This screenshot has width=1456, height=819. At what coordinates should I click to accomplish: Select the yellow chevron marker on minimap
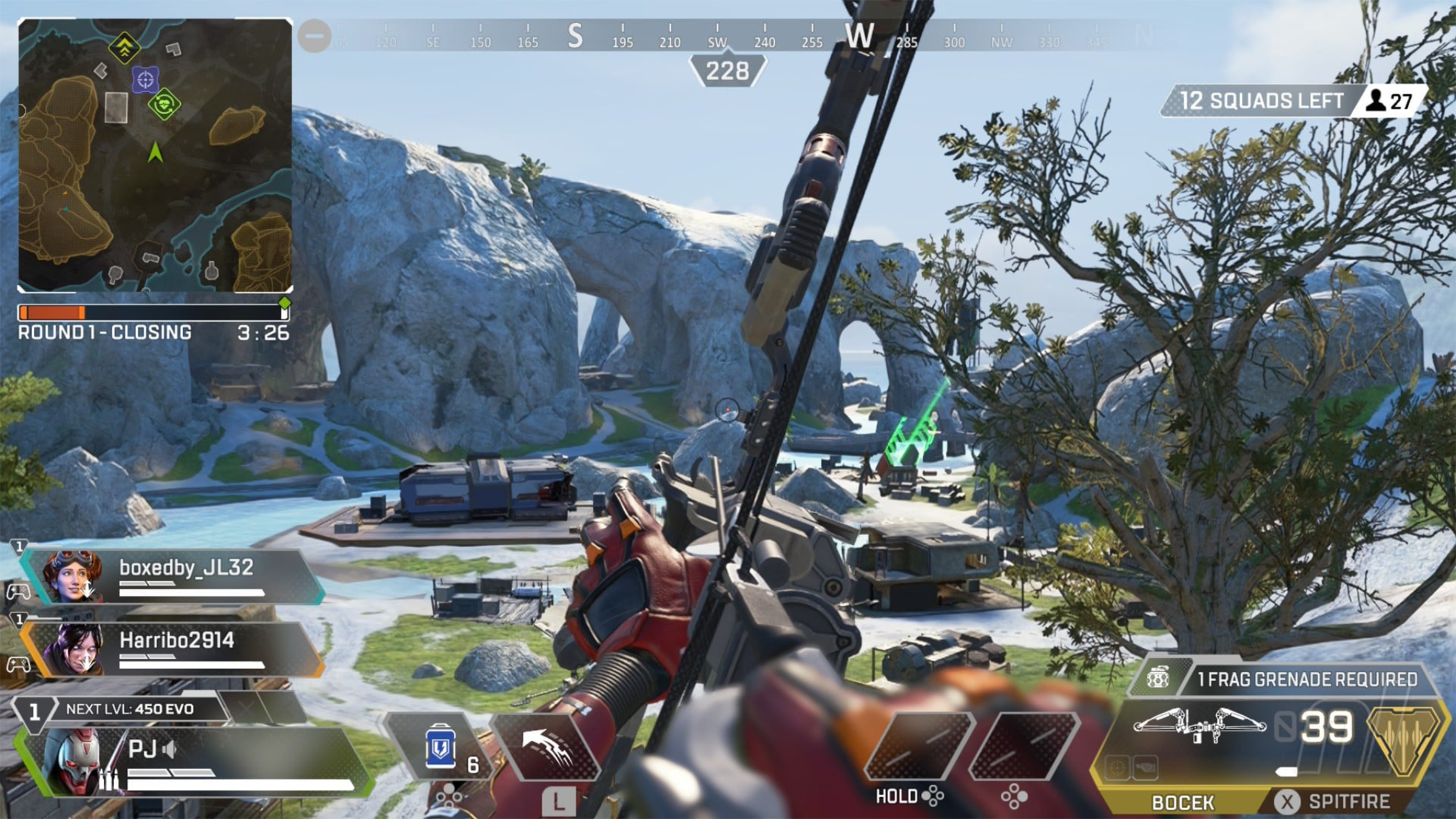click(x=124, y=47)
